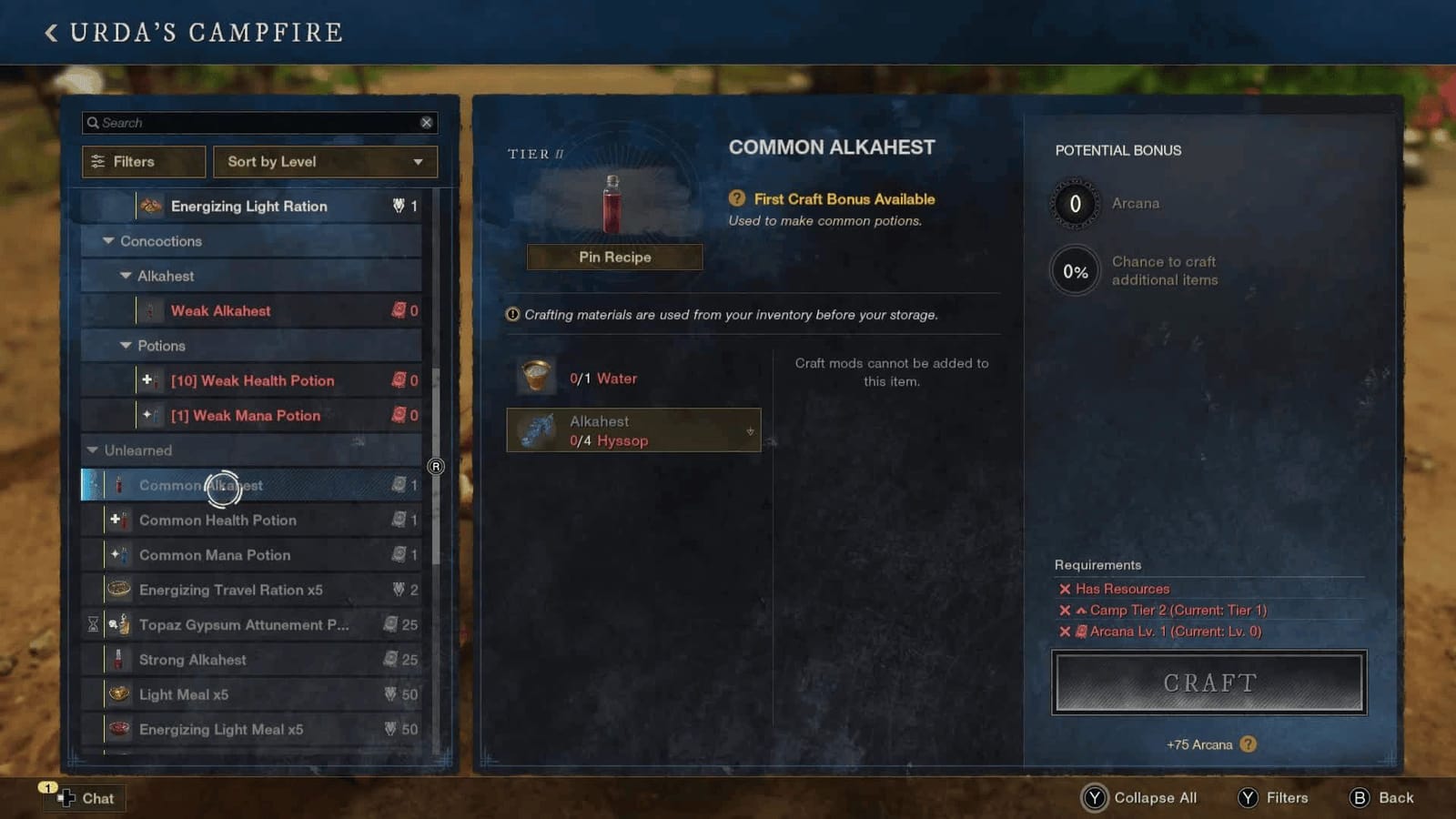The image size is (1456, 819).
Task: Pin the Common Alkahest recipe
Action: coord(614,257)
